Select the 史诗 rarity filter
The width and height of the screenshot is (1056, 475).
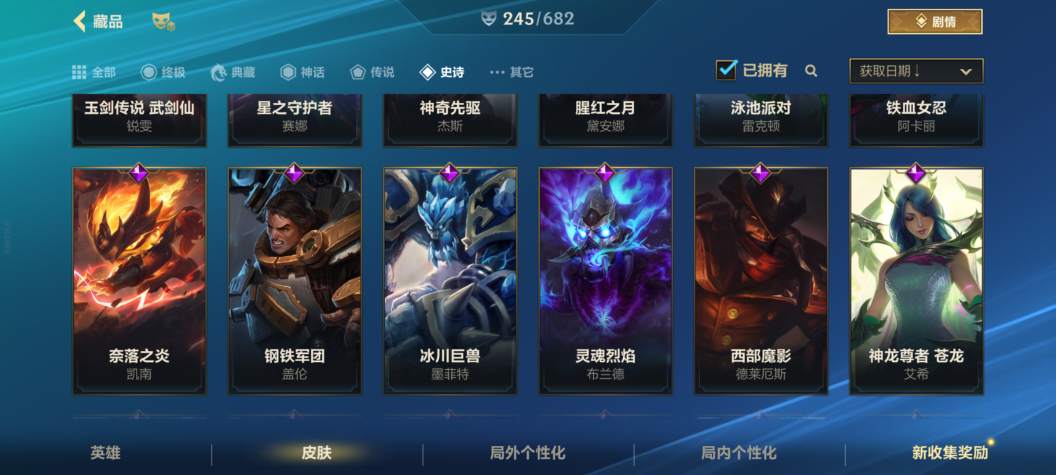pyautogui.click(x=442, y=72)
